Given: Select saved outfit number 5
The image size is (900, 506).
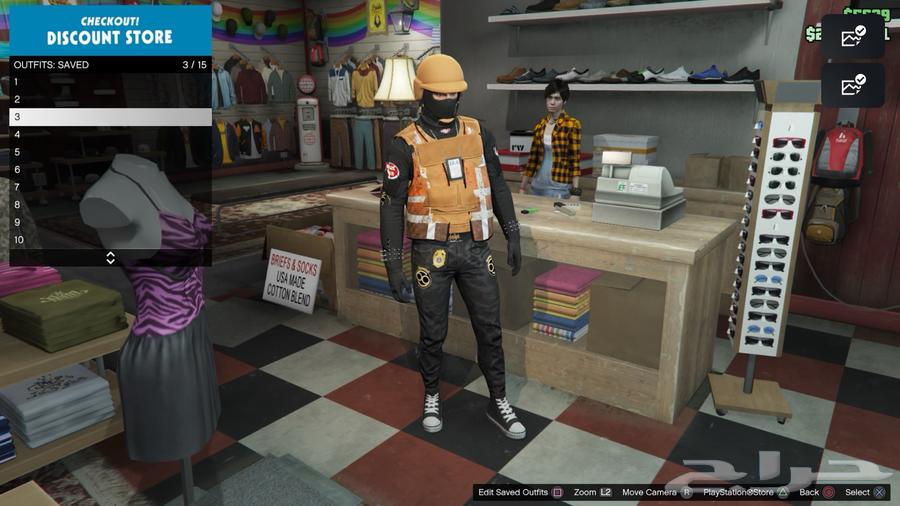Looking at the screenshot, I should click(110, 152).
